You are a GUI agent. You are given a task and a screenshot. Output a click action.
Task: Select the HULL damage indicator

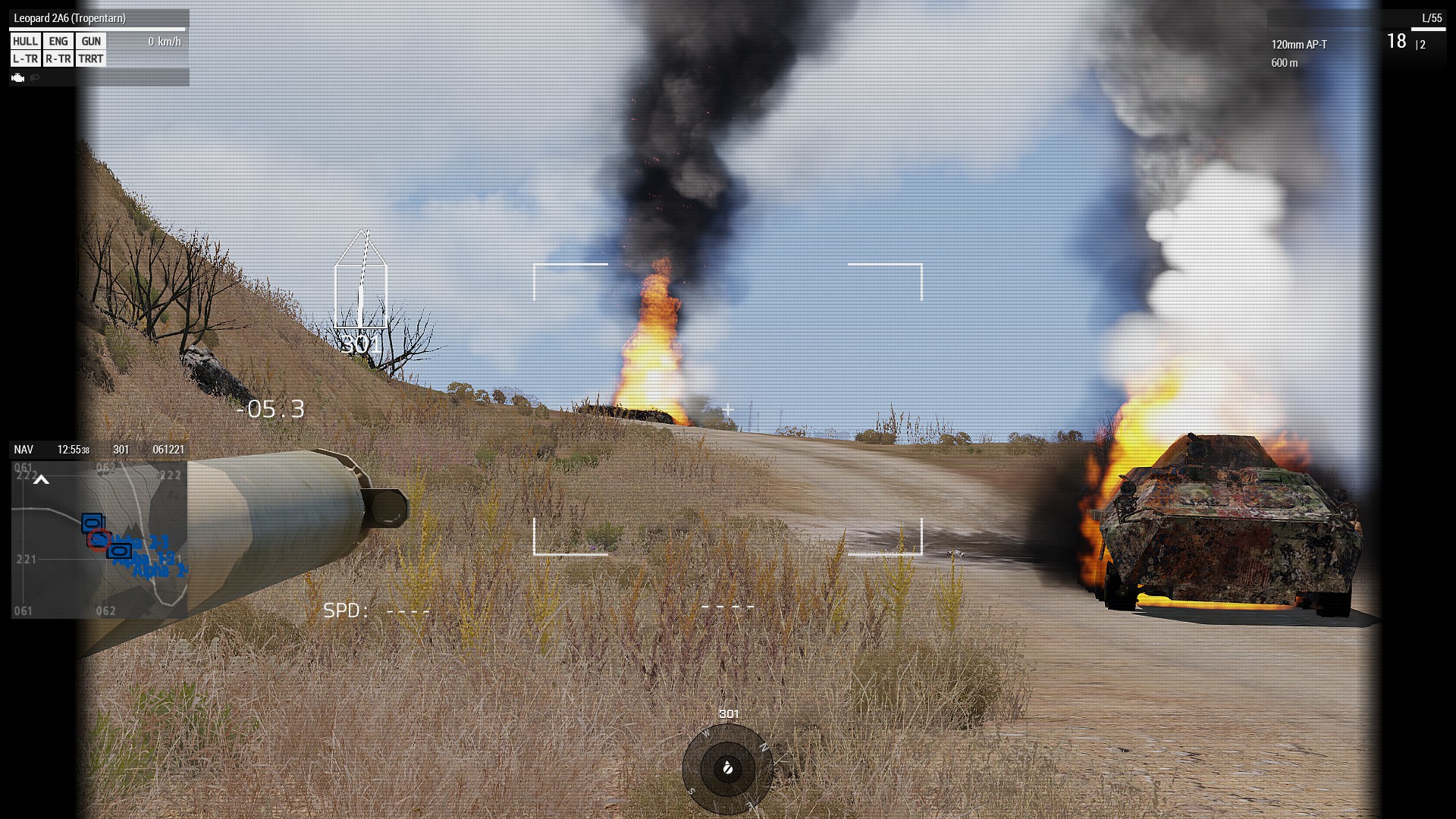pos(25,42)
